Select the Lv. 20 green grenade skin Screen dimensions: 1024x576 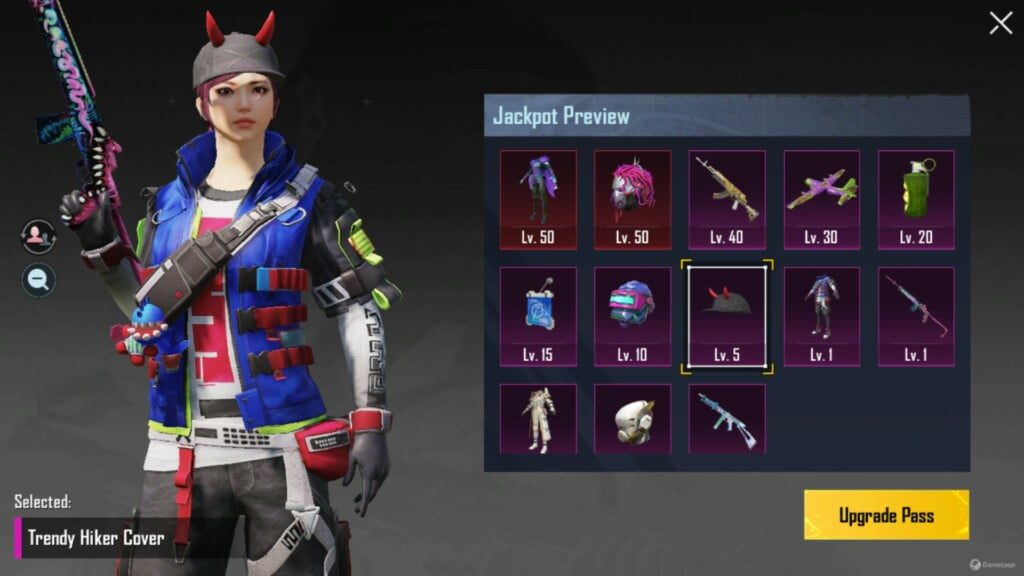click(916, 199)
